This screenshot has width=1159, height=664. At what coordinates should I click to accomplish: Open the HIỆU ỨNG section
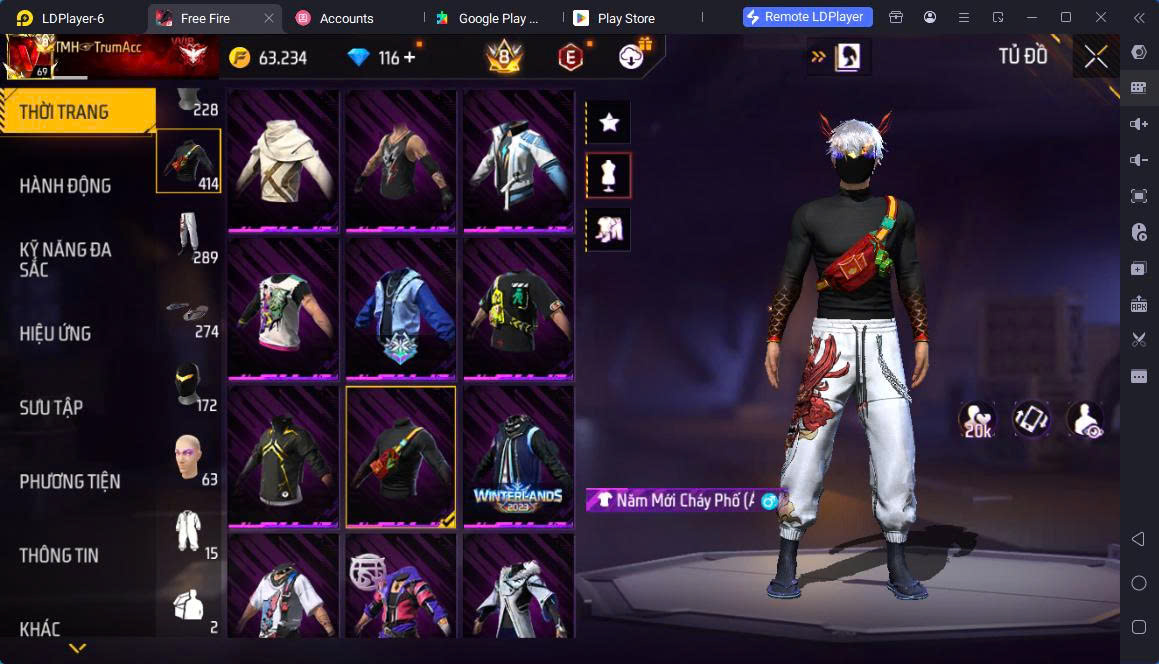(56, 333)
